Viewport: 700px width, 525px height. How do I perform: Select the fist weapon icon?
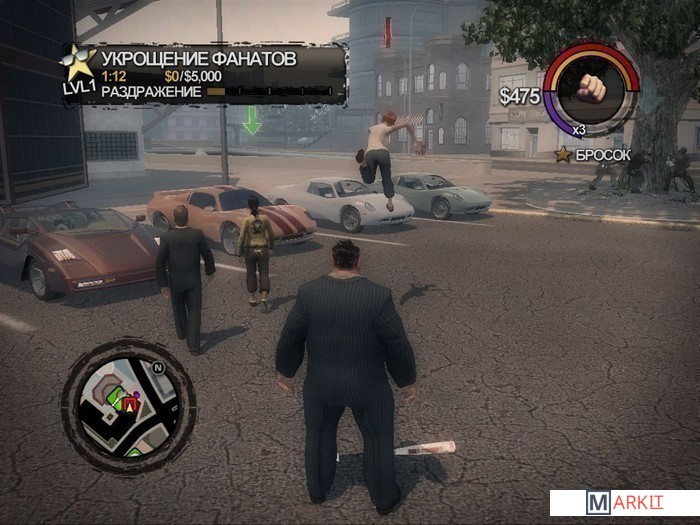pos(591,89)
